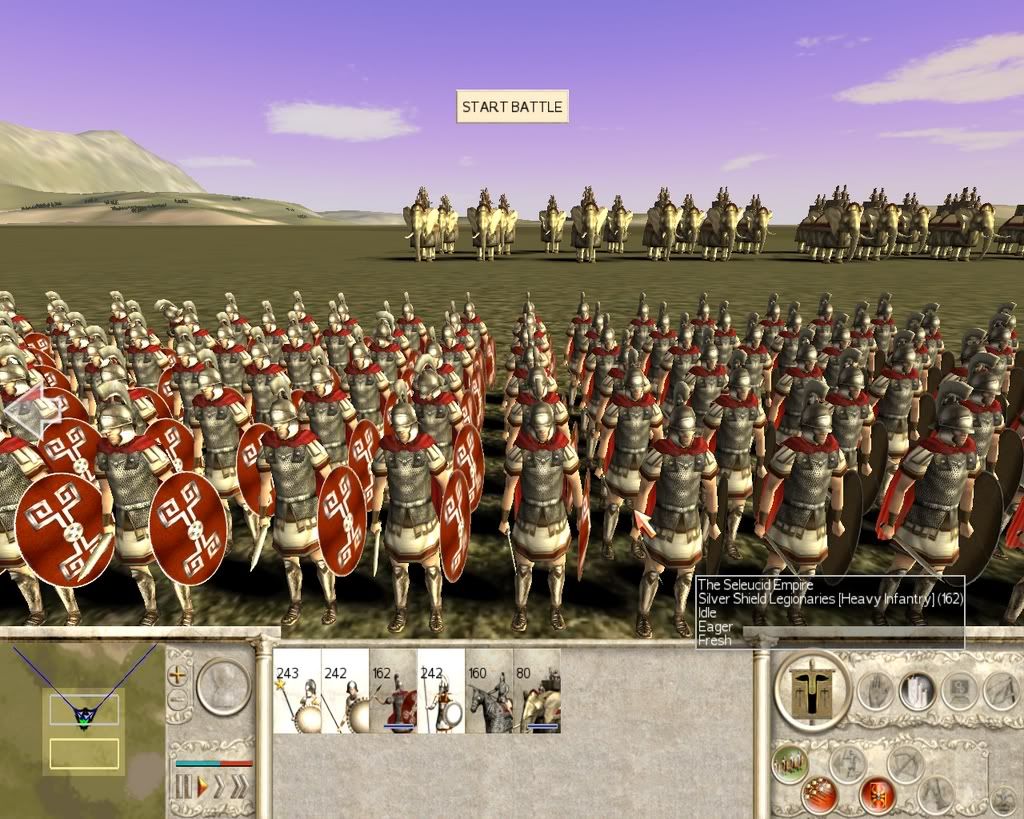
Task: Click the white columns button
Action: point(916,690)
